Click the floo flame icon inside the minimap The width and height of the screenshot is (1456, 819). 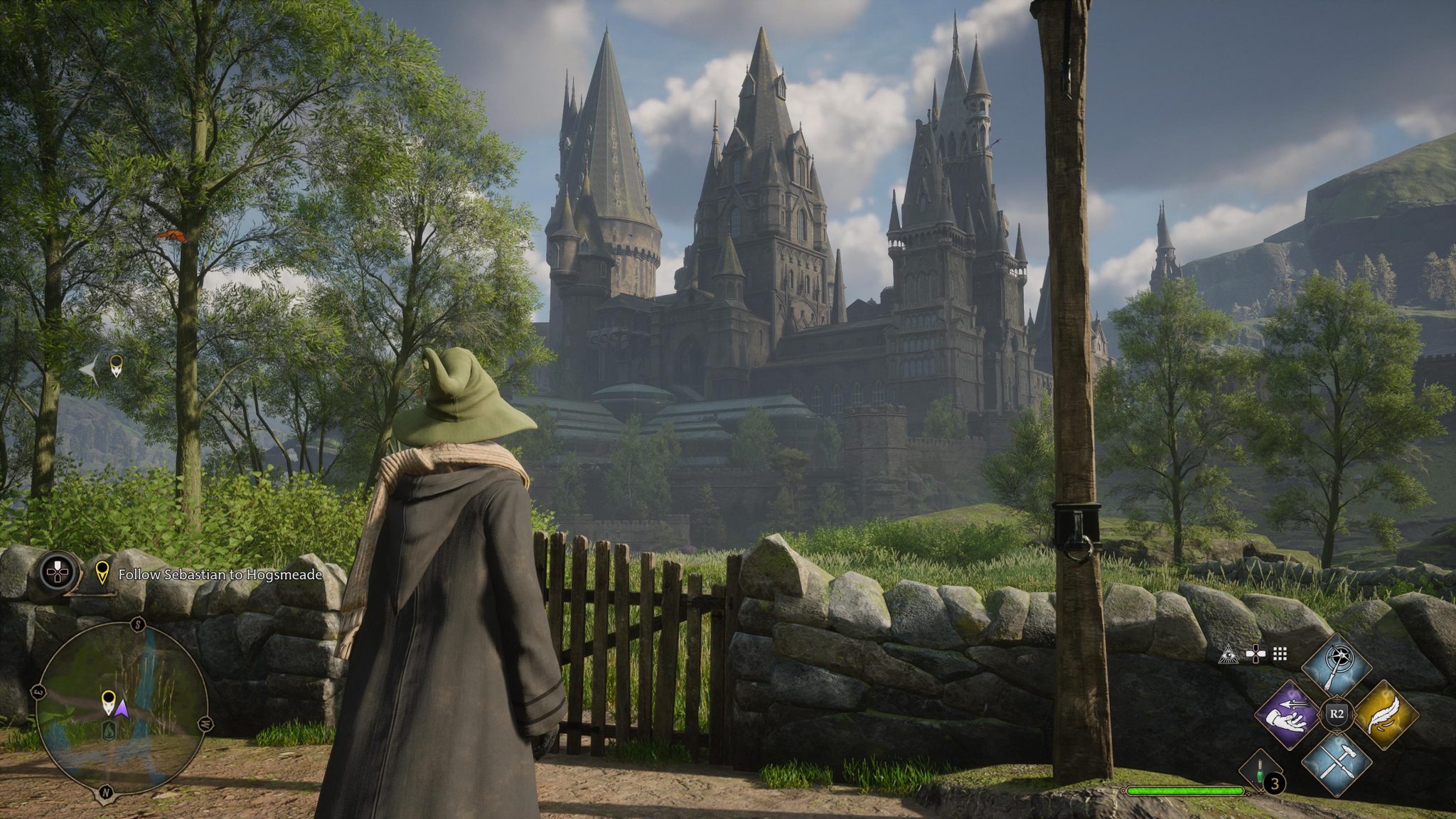point(109,732)
